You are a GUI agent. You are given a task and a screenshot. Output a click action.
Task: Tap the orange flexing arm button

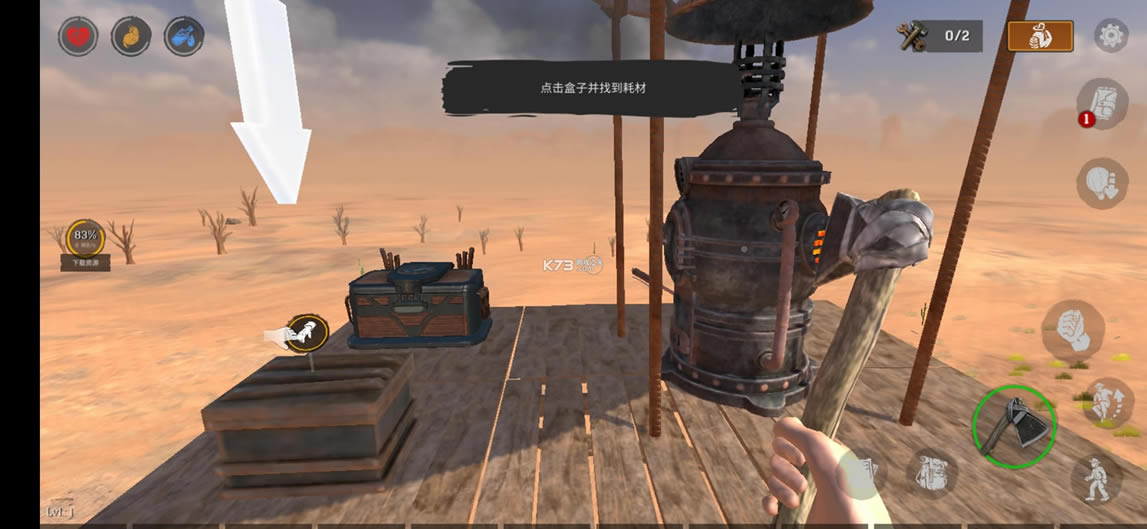click(x=1040, y=37)
